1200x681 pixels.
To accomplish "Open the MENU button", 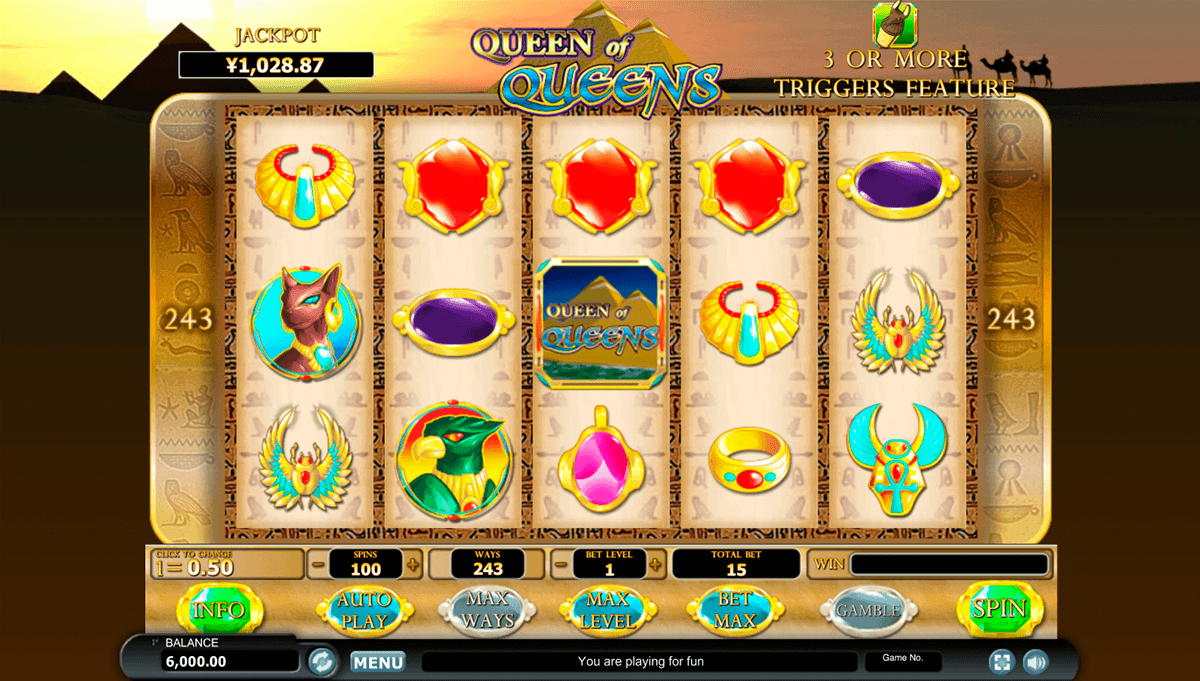I will (378, 661).
